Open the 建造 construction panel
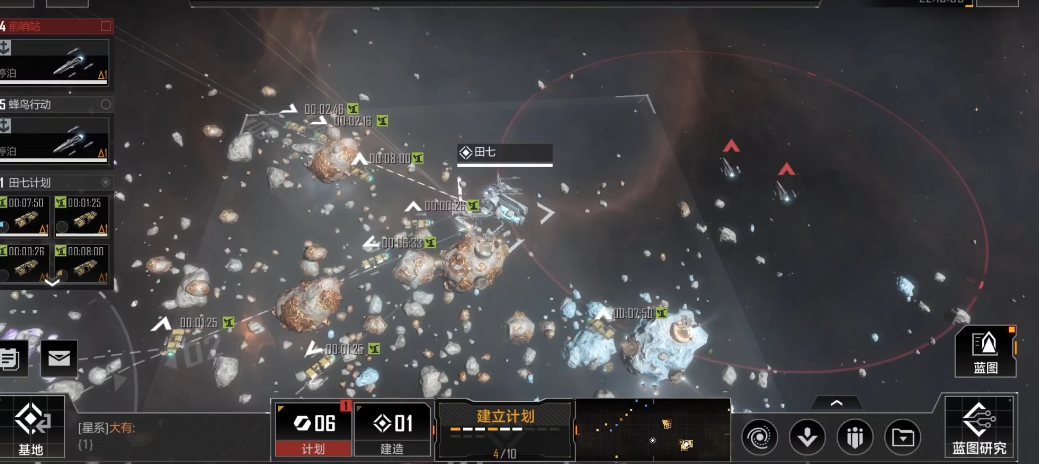This screenshot has width=1039, height=464. tap(391, 428)
